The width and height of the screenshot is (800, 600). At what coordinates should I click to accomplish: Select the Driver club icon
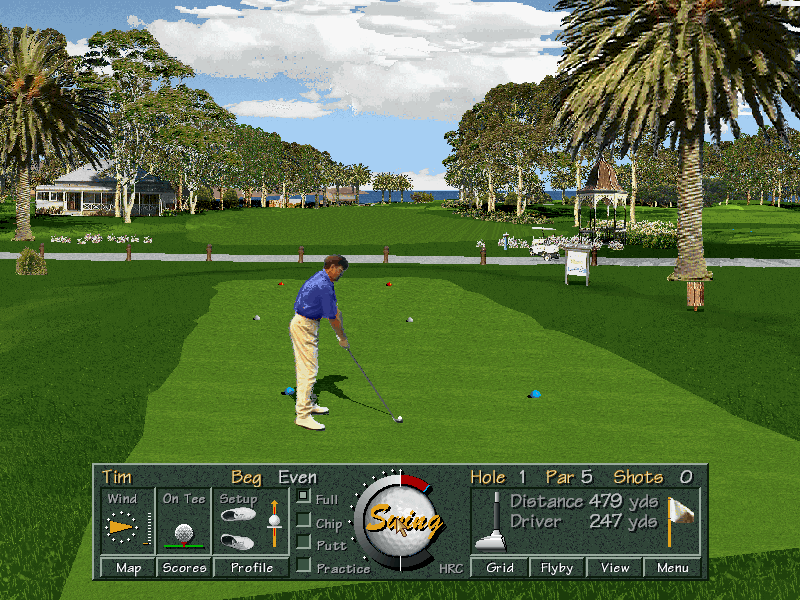coord(490,522)
